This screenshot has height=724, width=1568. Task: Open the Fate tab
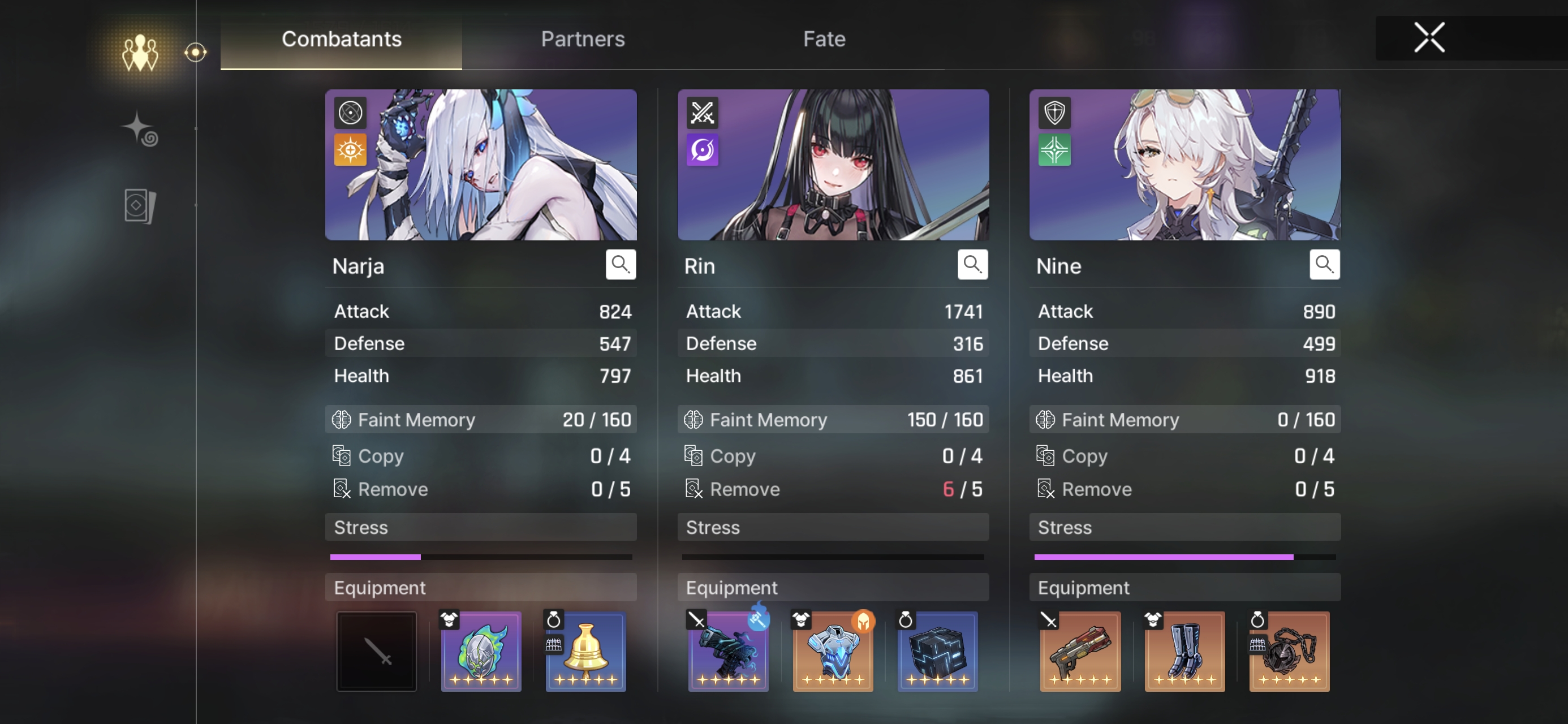pyautogui.click(x=824, y=39)
